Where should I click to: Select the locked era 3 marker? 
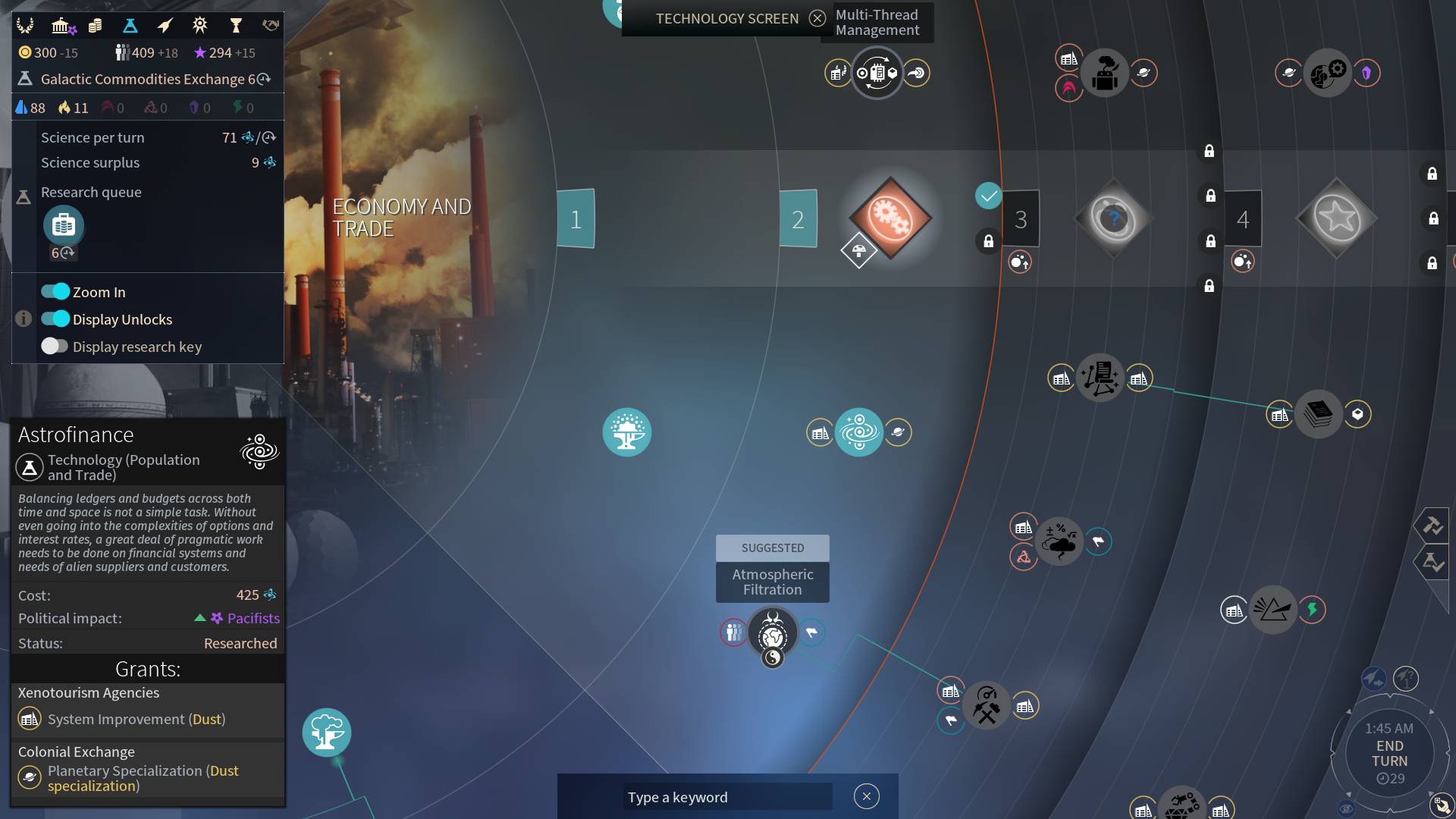[1021, 219]
